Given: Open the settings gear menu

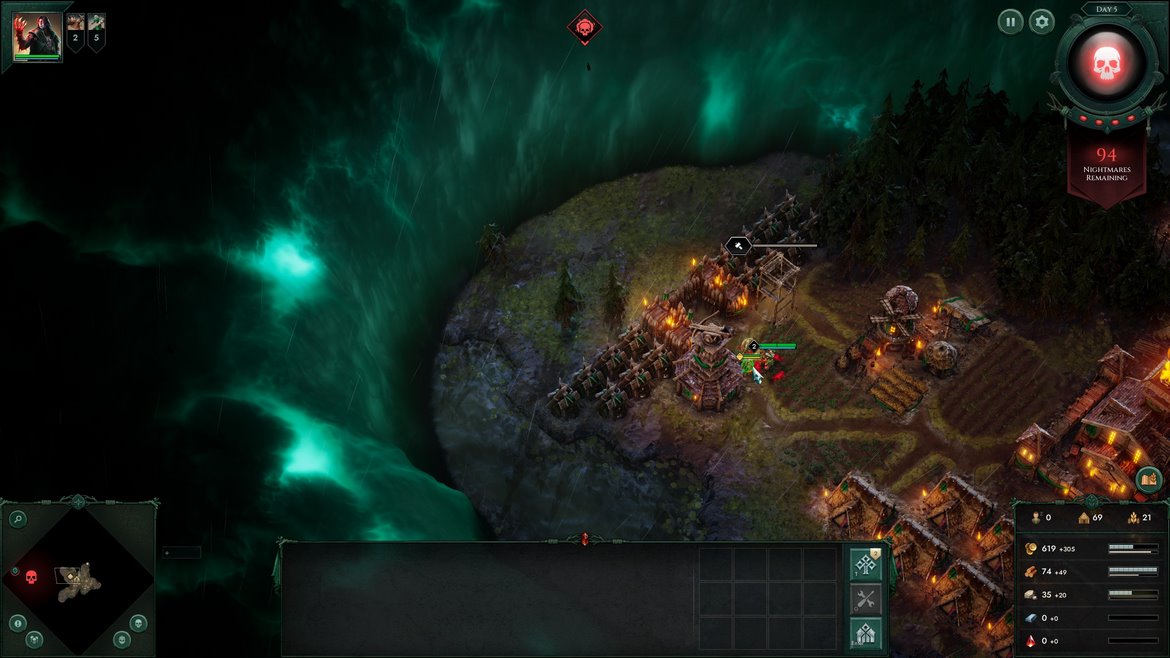Looking at the screenshot, I should (1042, 21).
